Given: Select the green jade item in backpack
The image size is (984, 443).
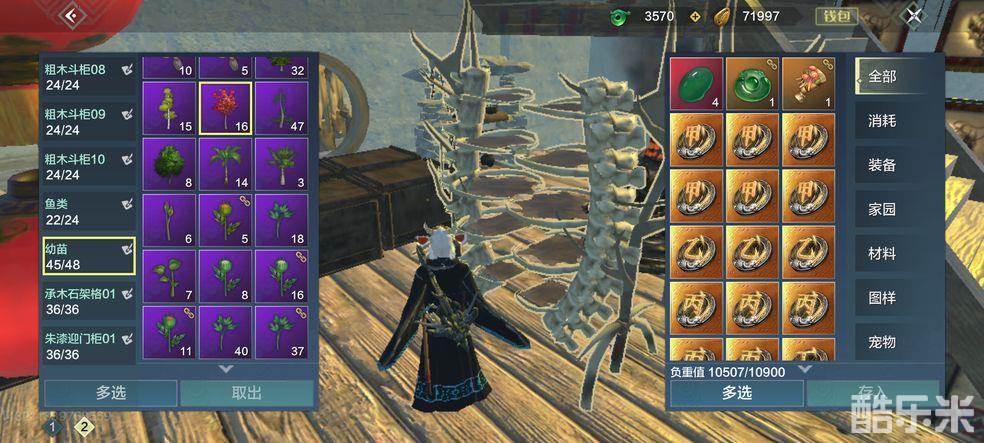Looking at the screenshot, I should click(x=696, y=83).
